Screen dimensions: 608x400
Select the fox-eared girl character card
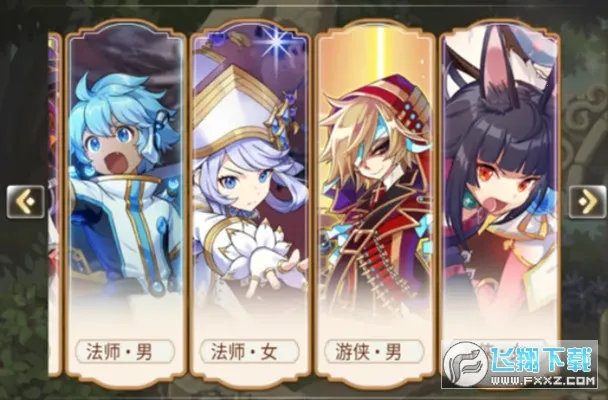(500, 200)
